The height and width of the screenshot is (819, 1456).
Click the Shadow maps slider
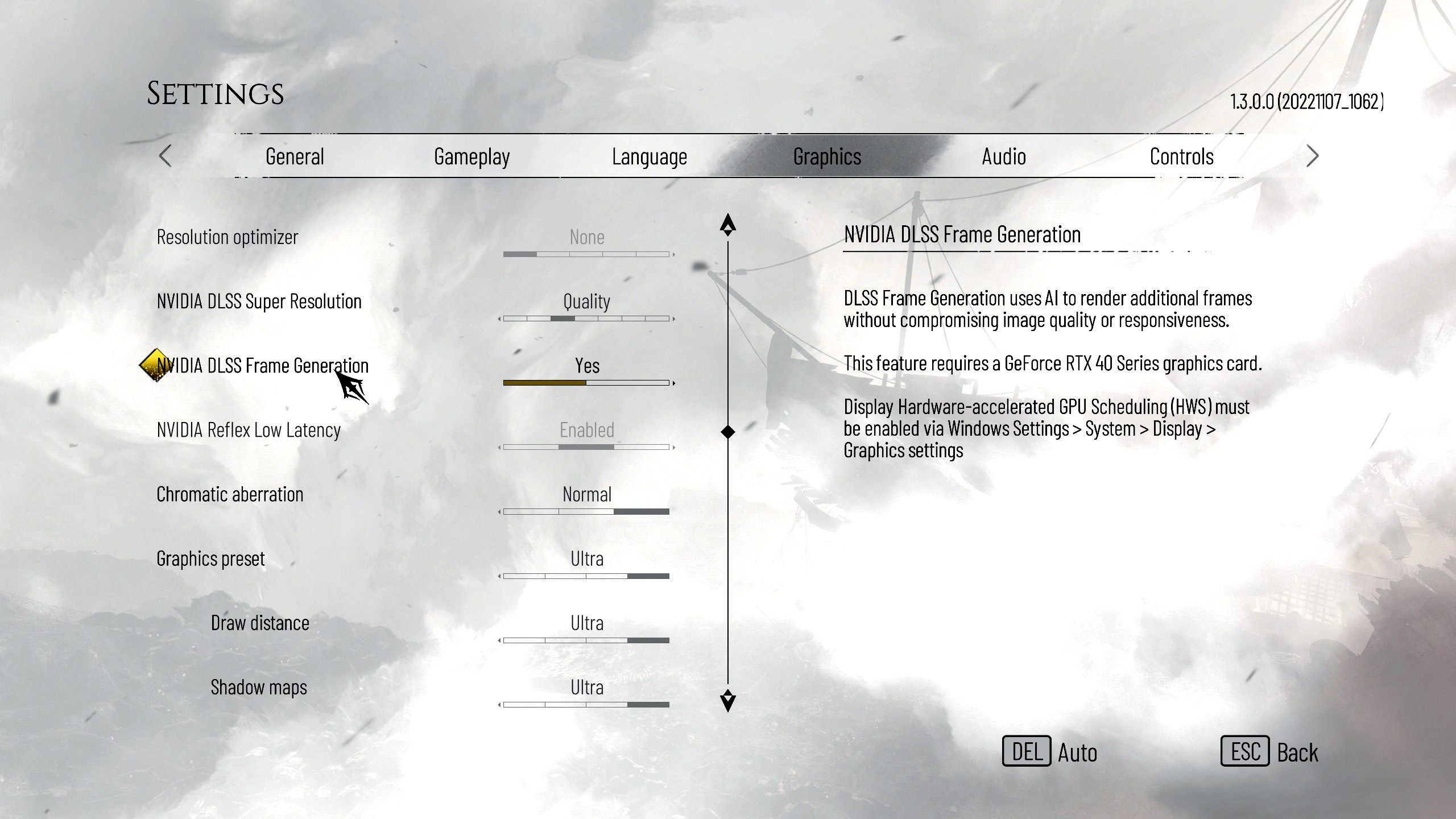586,704
